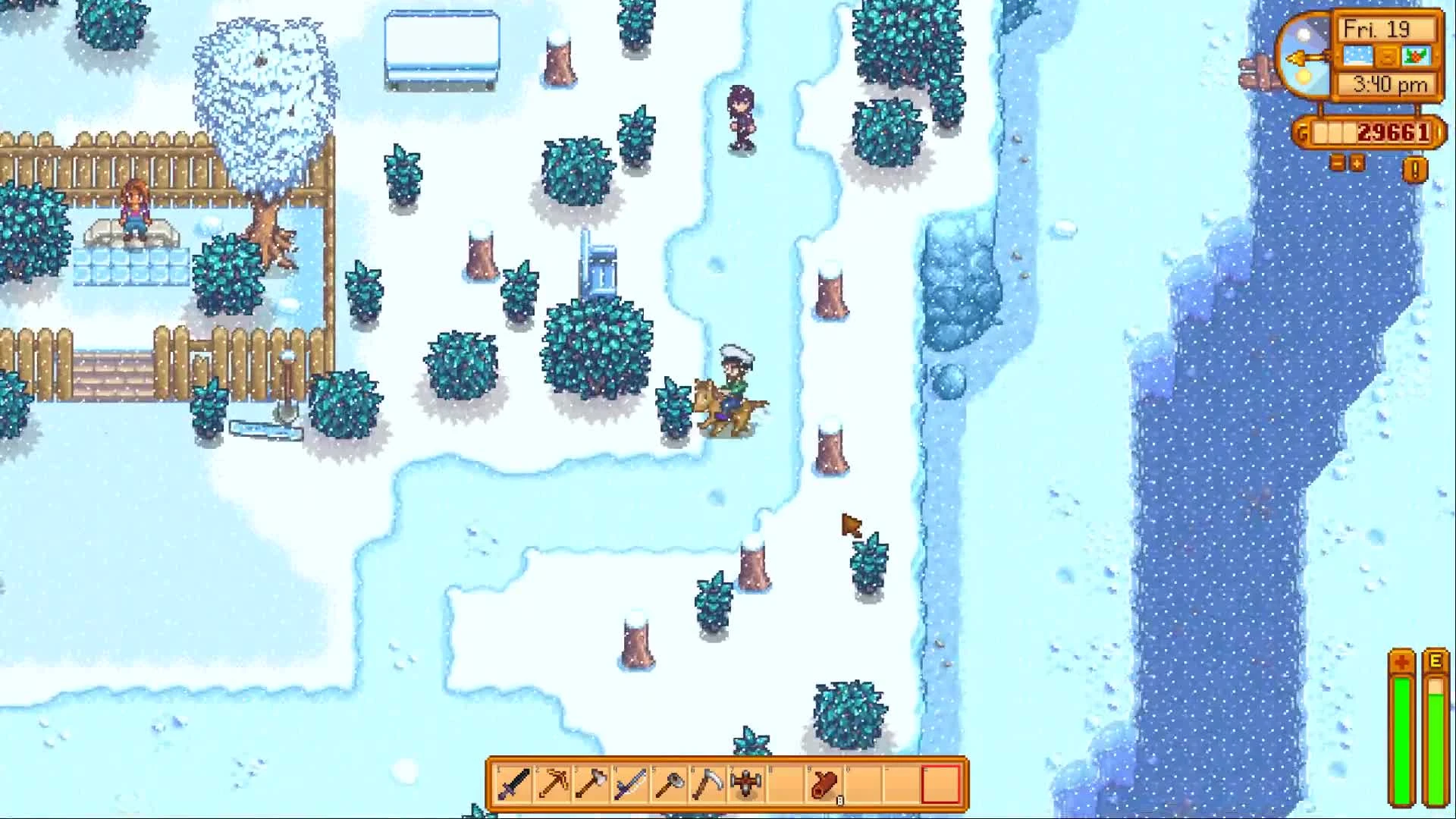1456x819 pixels.
Task: Click the time display reading 3:40 pm
Action: point(1389,83)
